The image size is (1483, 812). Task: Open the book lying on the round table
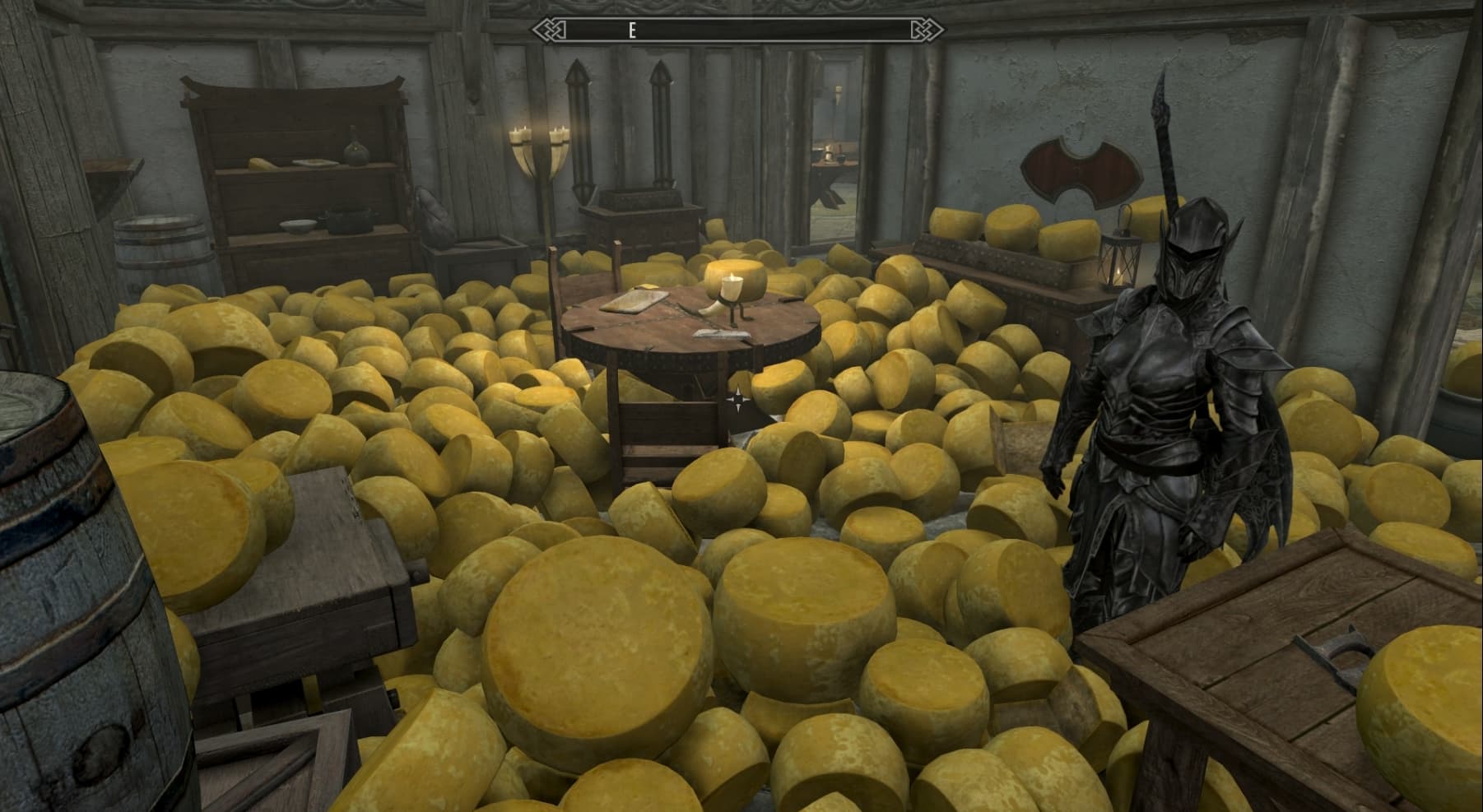(721, 336)
